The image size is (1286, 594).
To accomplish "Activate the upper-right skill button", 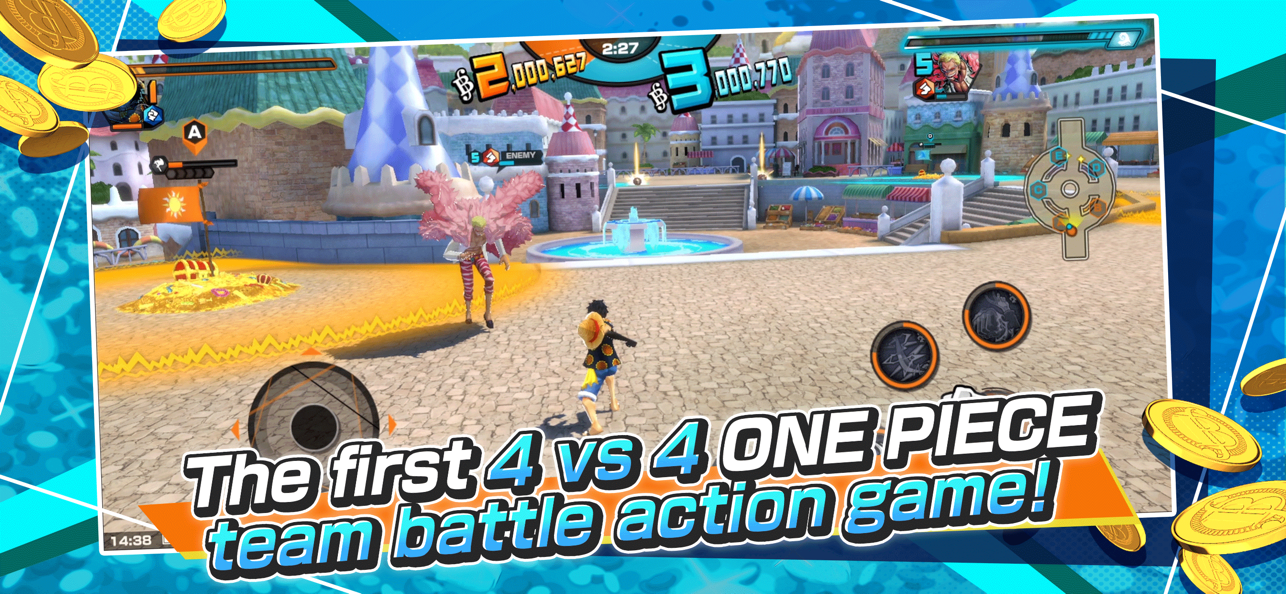I will coord(996,316).
